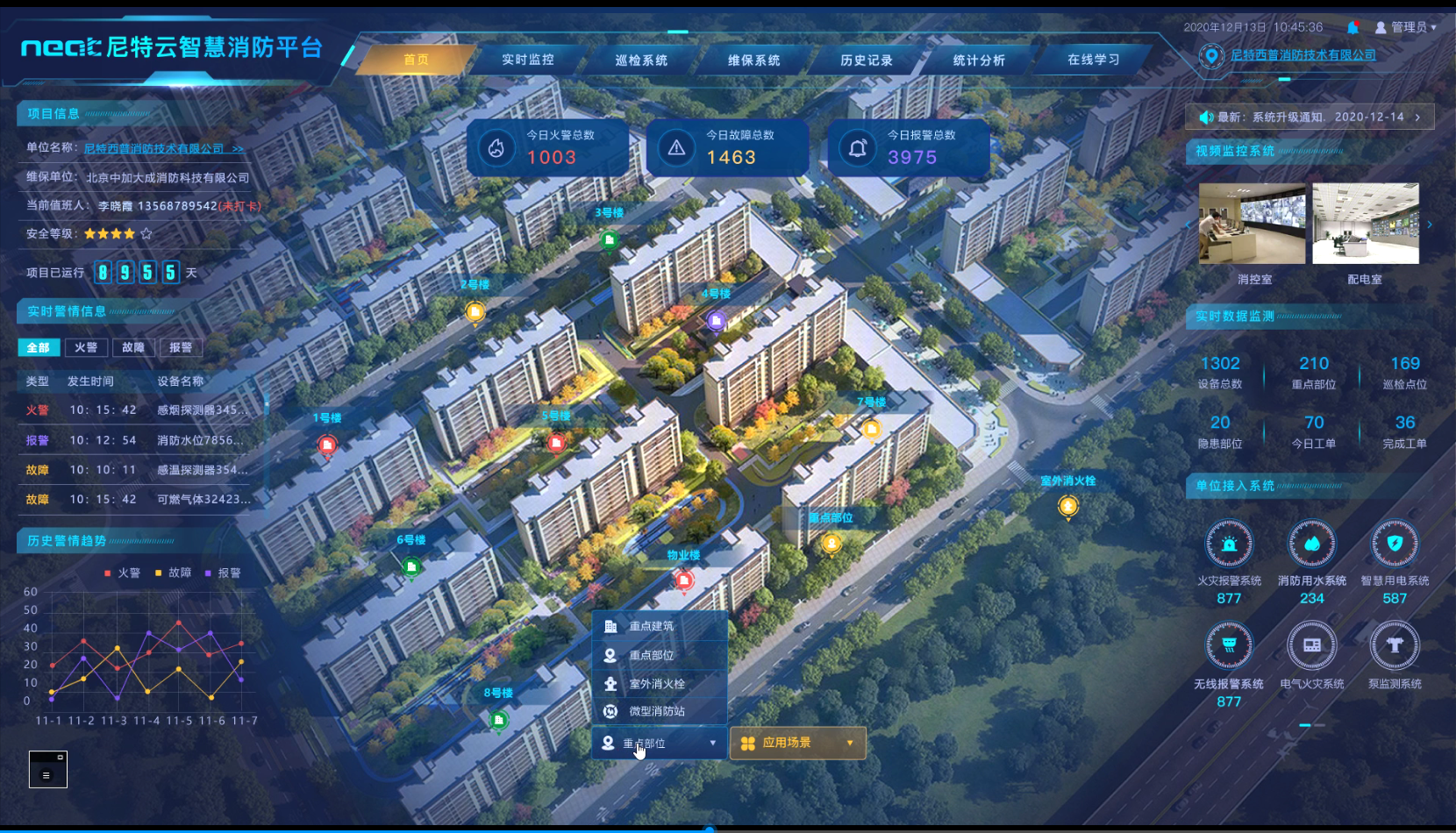Open the 火灾报警系统 icon
The height and width of the screenshot is (833, 1456).
1229,545
